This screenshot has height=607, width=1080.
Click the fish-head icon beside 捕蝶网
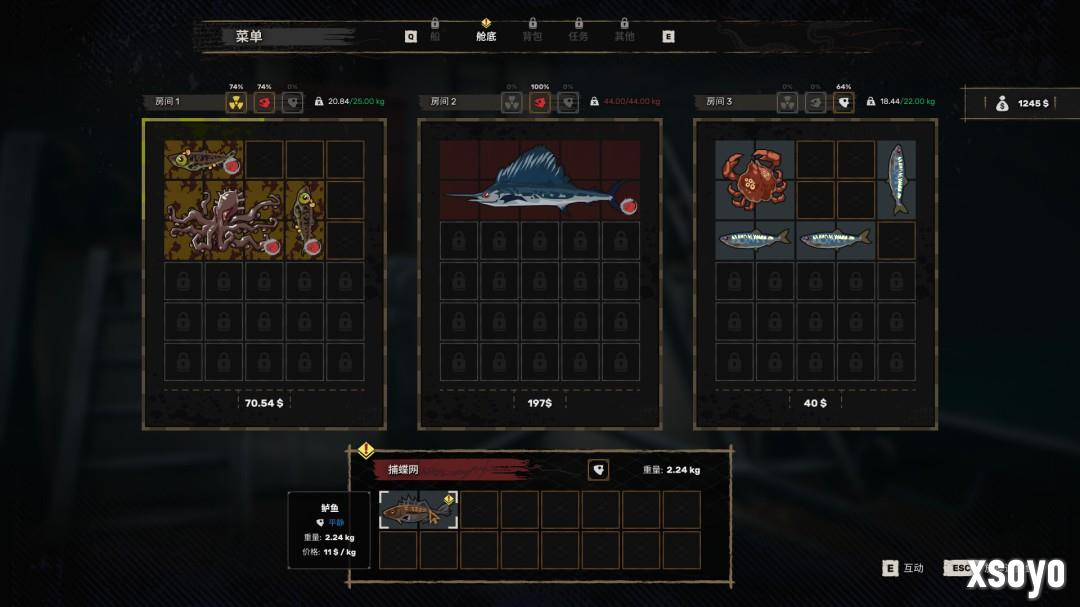coord(598,470)
